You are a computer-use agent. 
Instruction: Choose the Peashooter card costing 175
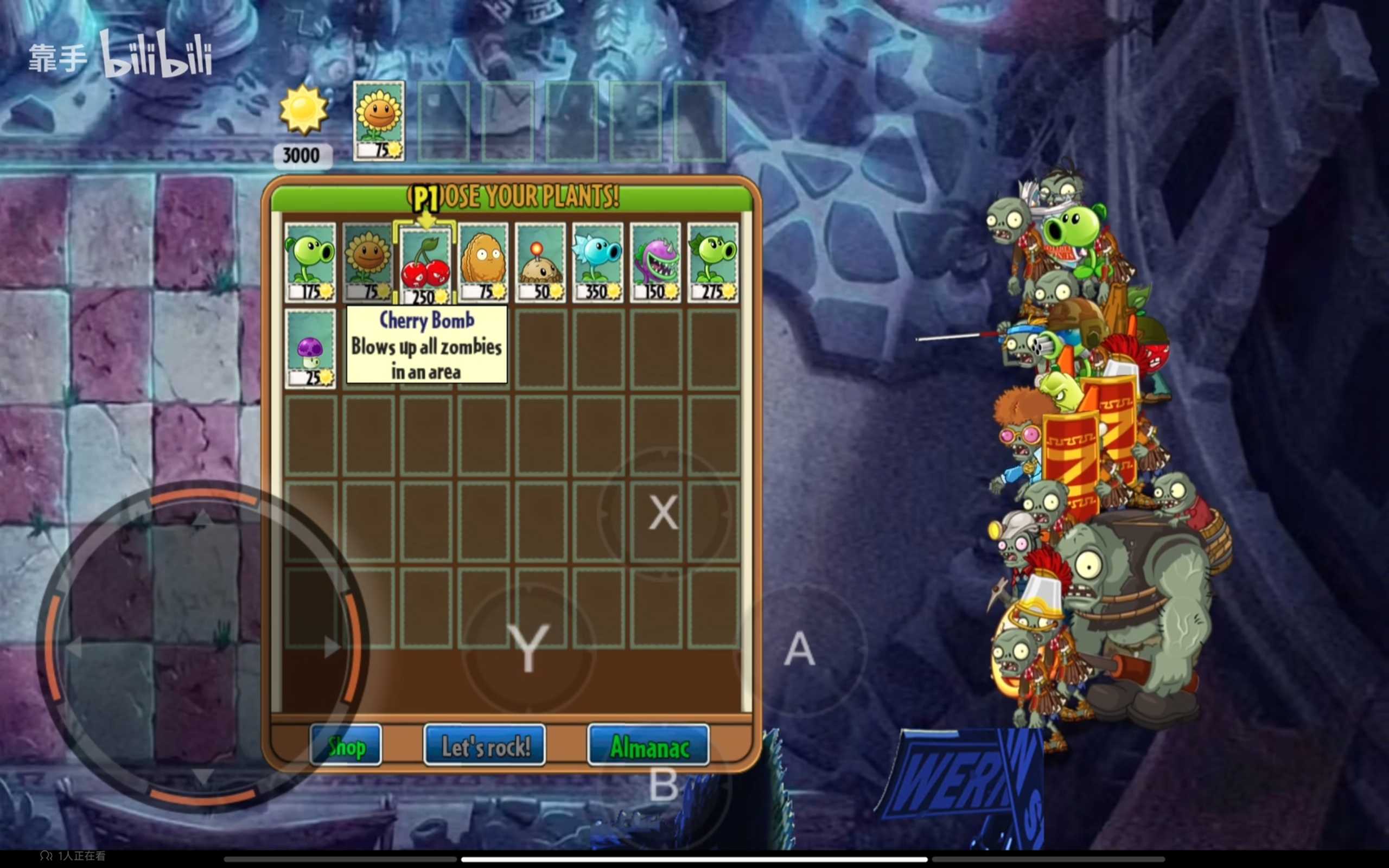click(x=310, y=263)
